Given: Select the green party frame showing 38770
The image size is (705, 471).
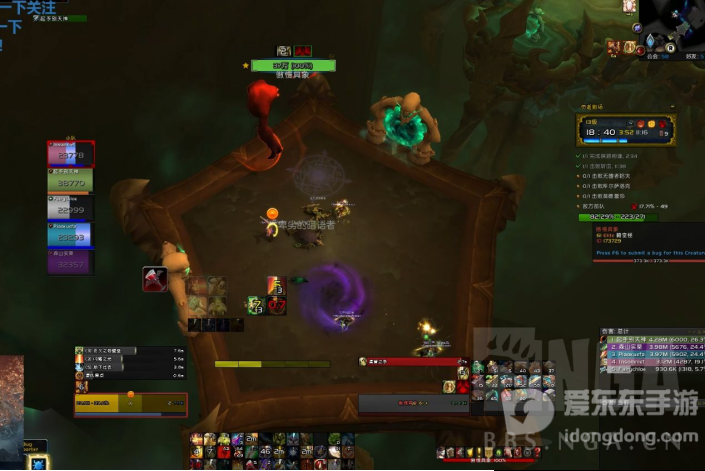Looking at the screenshot, I should click(70, 180).
